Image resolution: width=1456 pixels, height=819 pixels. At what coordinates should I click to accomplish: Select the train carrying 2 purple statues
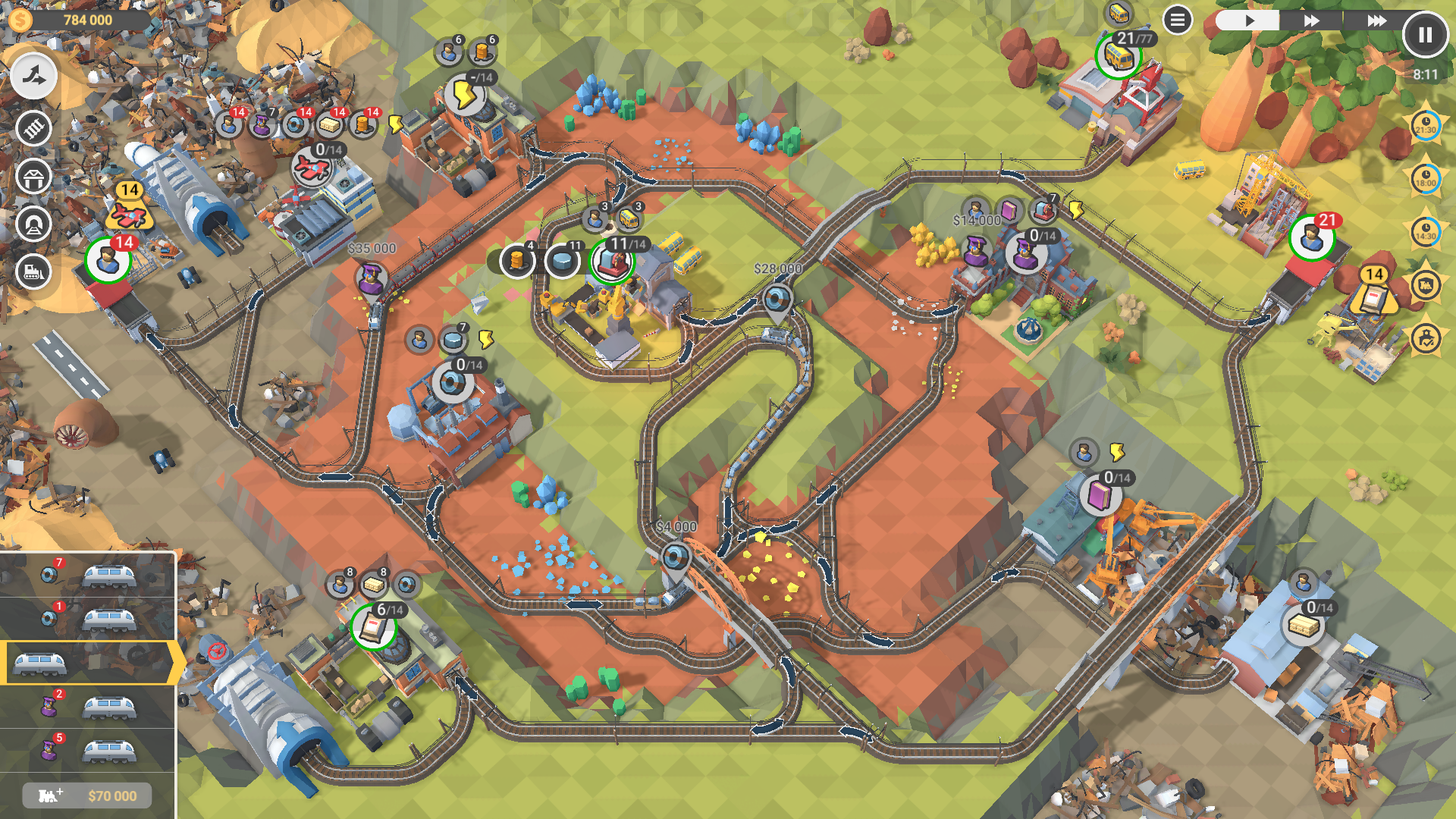tap(88, 708)
